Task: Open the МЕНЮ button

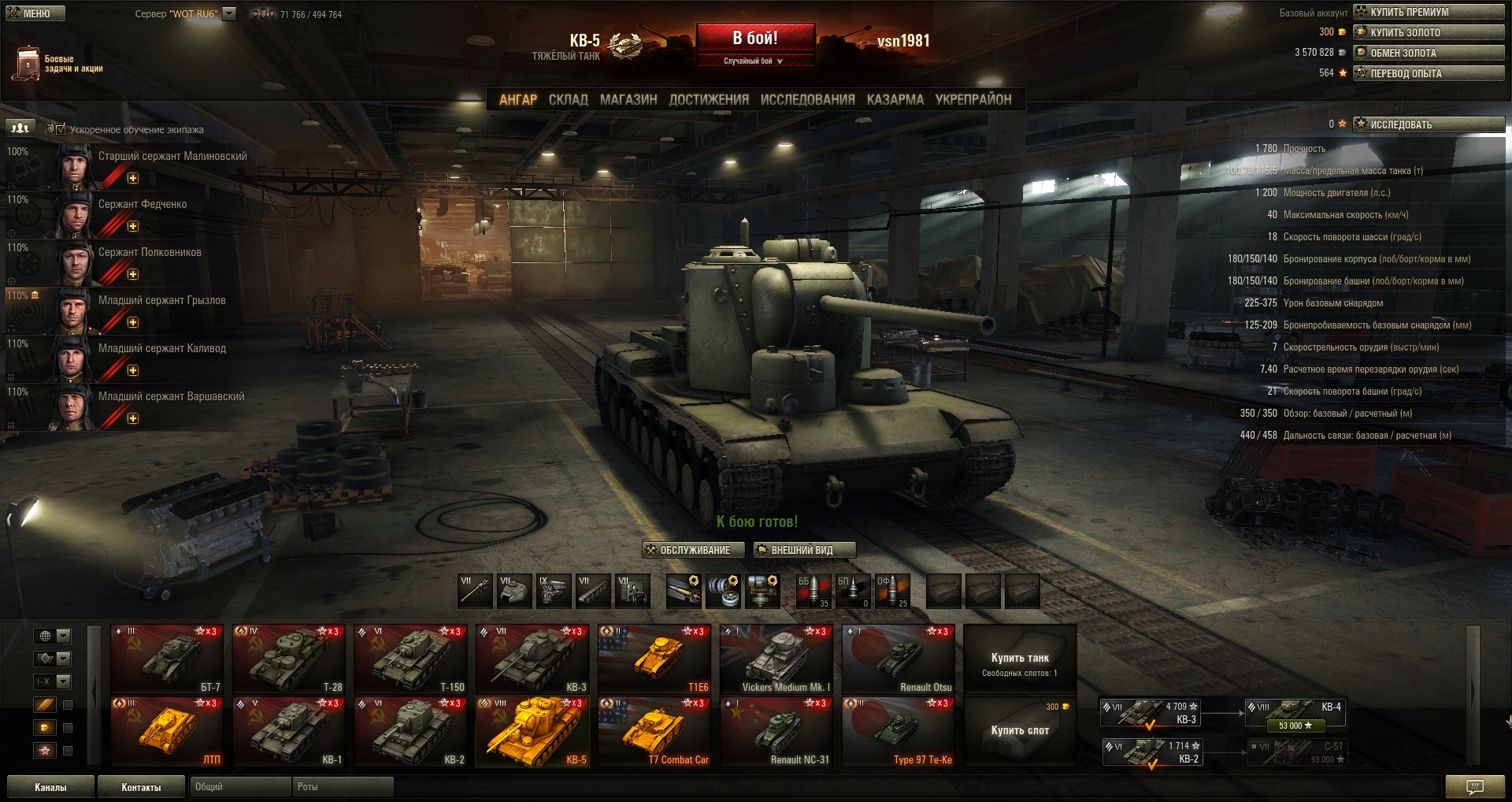Action: click(35, 13)
